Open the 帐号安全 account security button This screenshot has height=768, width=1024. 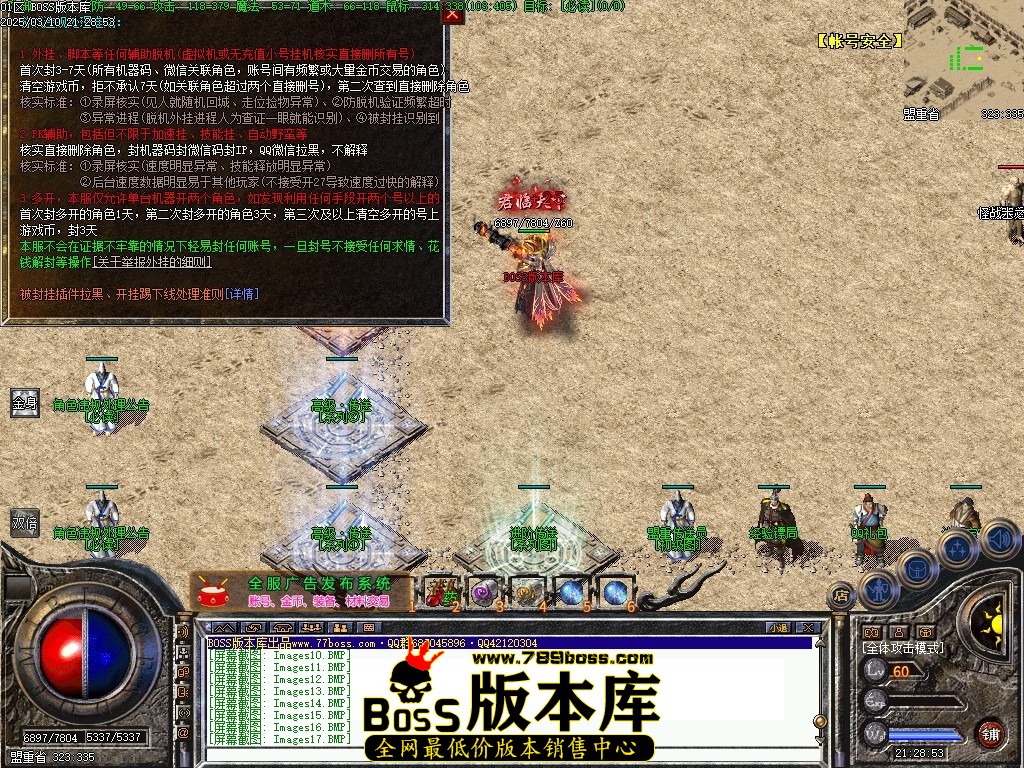(x=860, y=41)
